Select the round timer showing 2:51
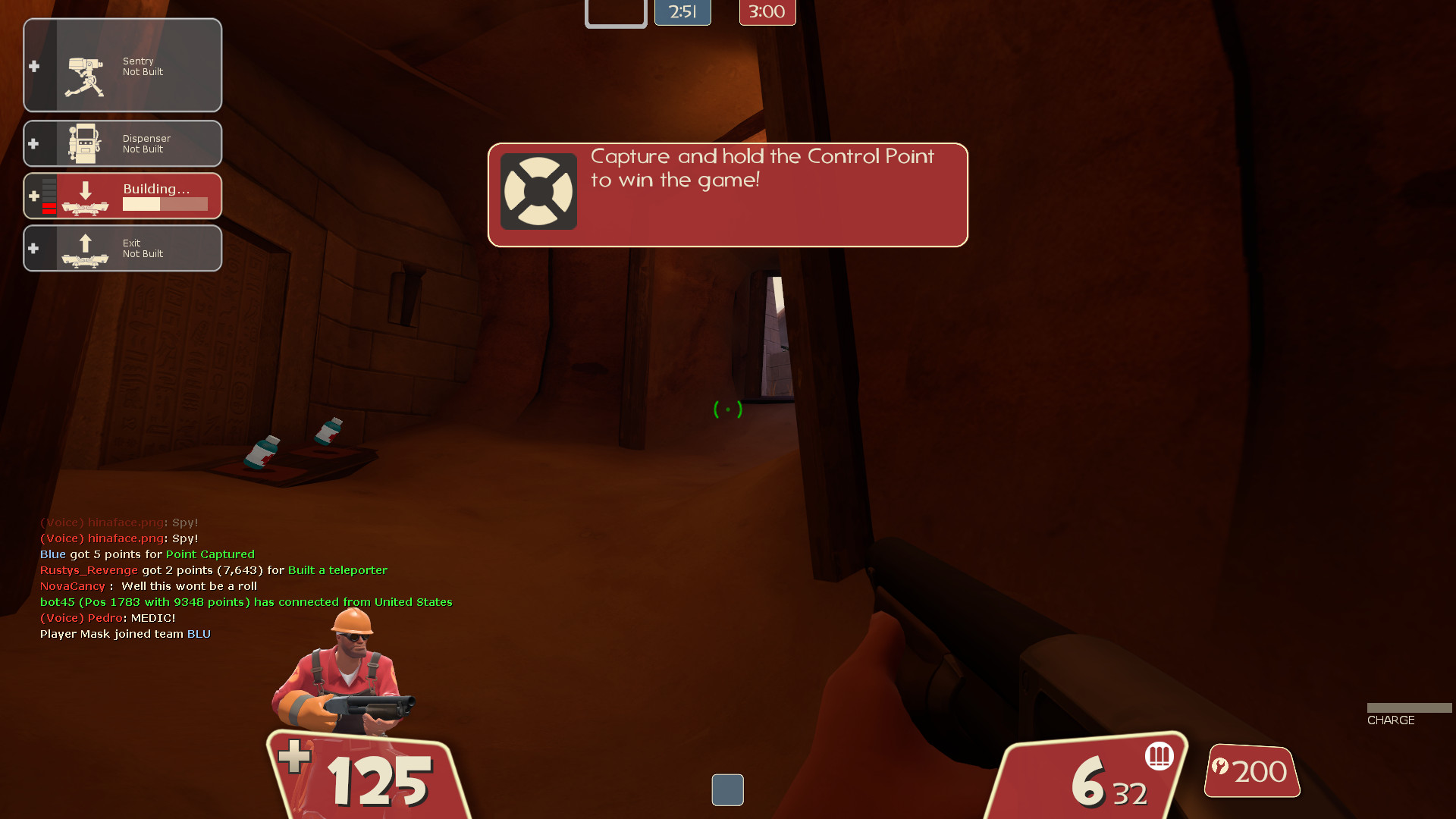 pos(682,12)
